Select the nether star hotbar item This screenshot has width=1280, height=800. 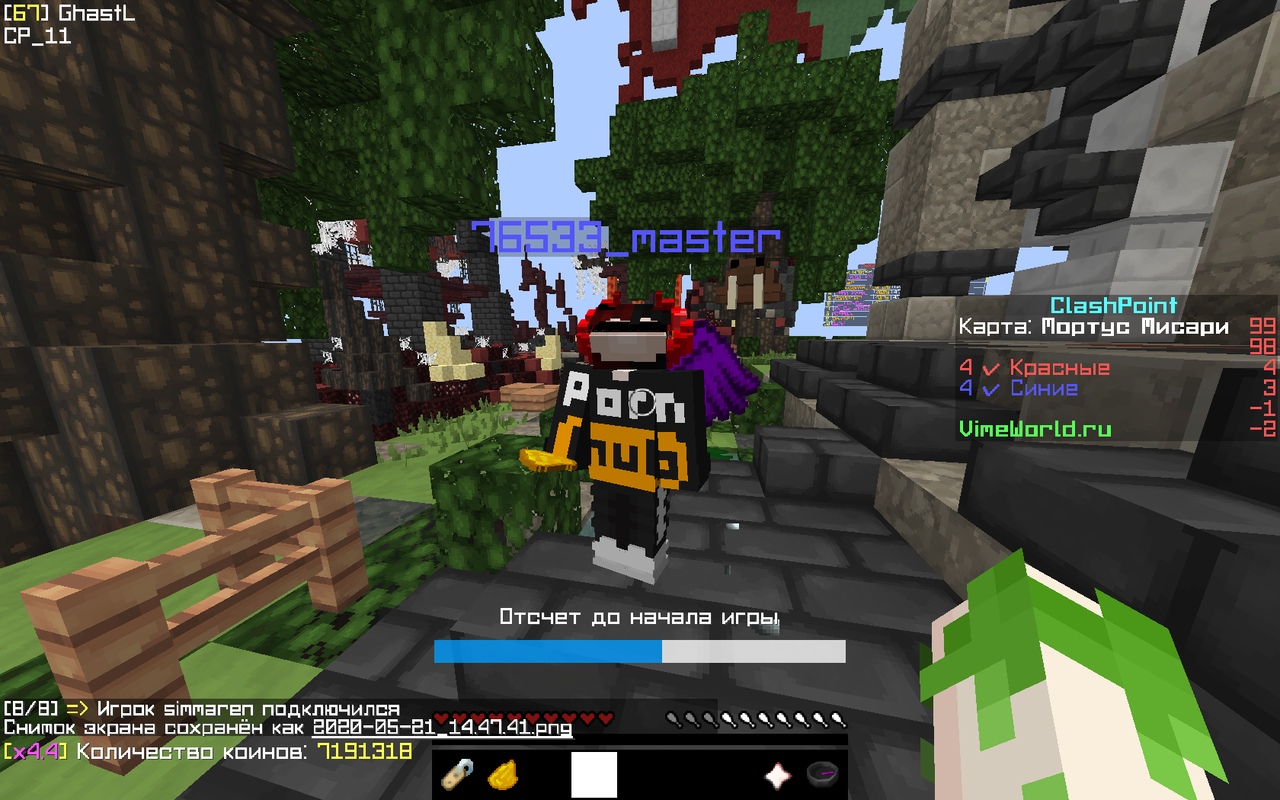click(x=777, y=775)
